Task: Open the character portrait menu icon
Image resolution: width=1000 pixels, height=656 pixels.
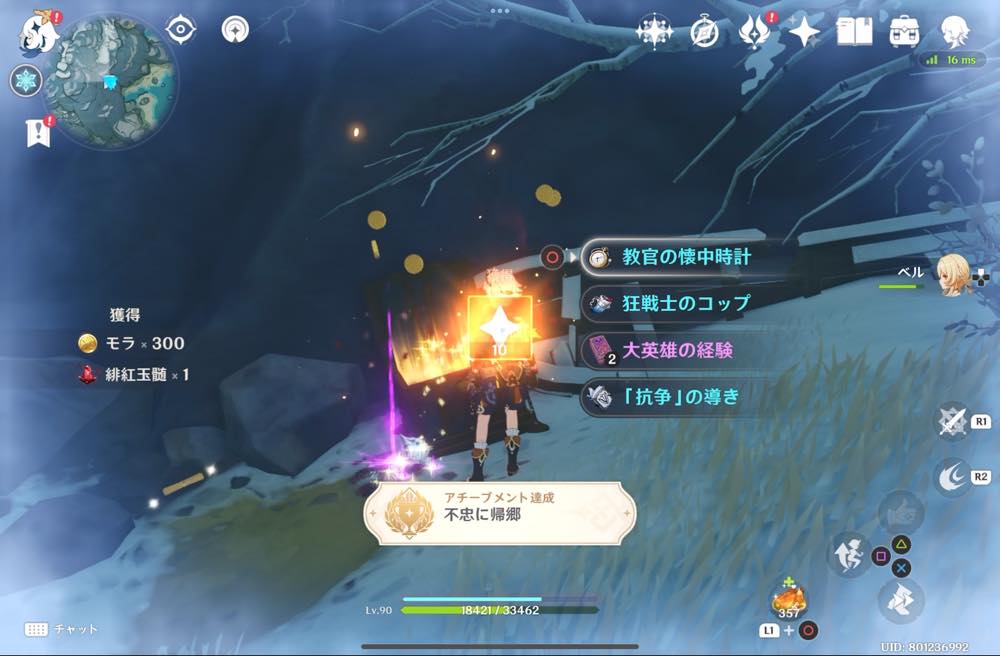Action: (x=956, y=31)
